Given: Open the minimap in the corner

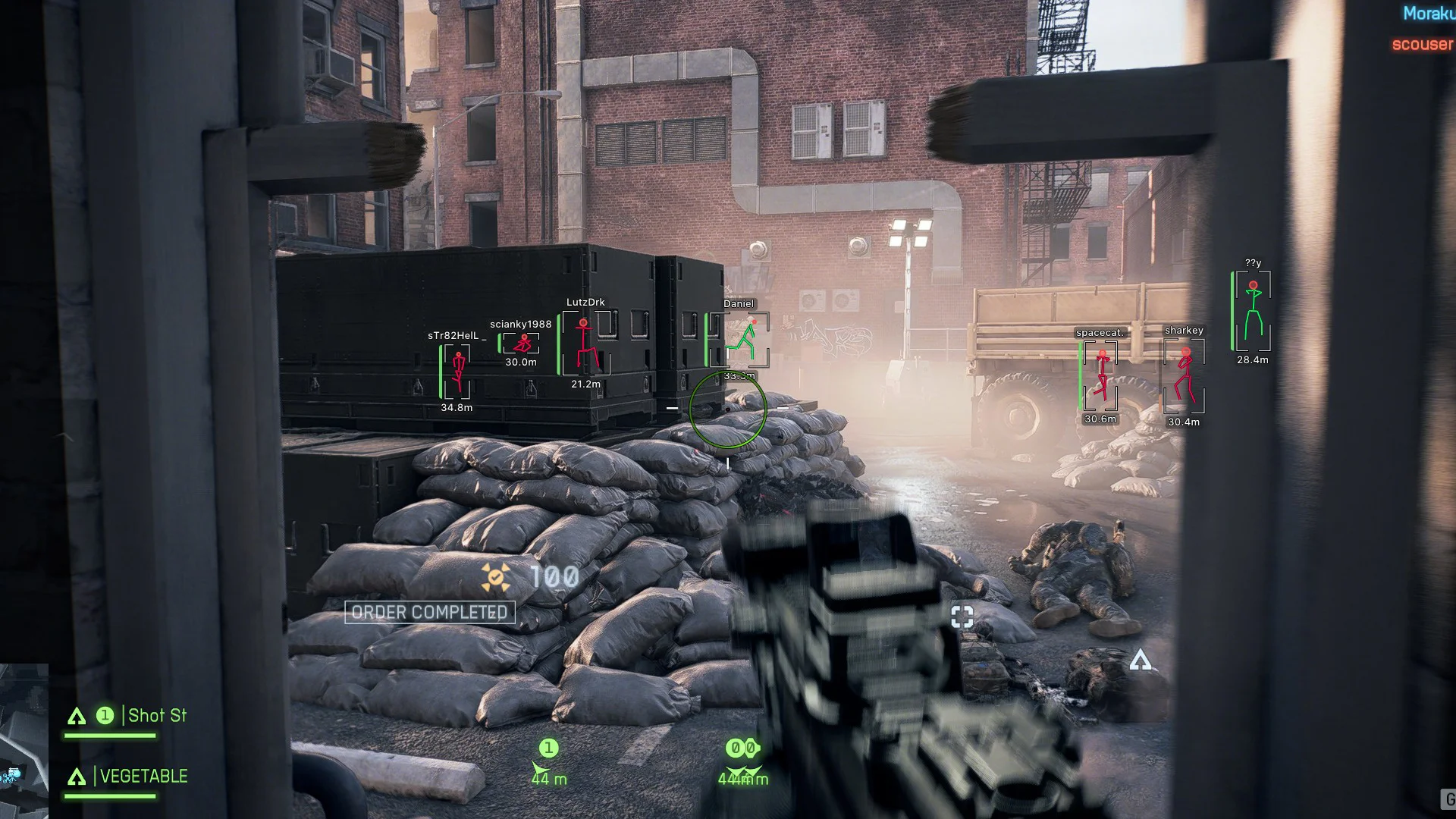Looking at the screenshot, I should pyautogui.click(x=23, y=739).
